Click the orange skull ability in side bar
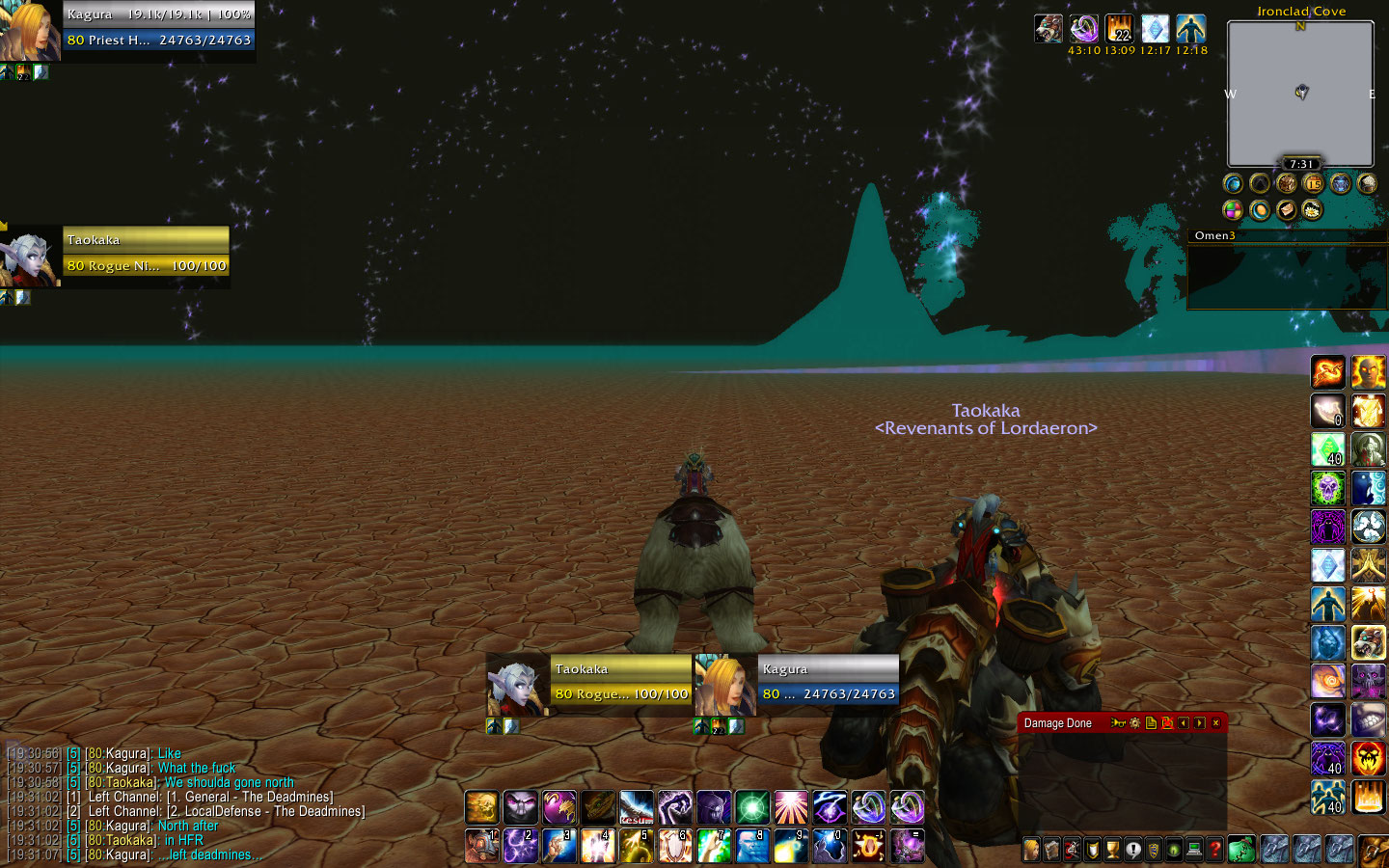The image size is (1389, 868). coord(1368,759)
